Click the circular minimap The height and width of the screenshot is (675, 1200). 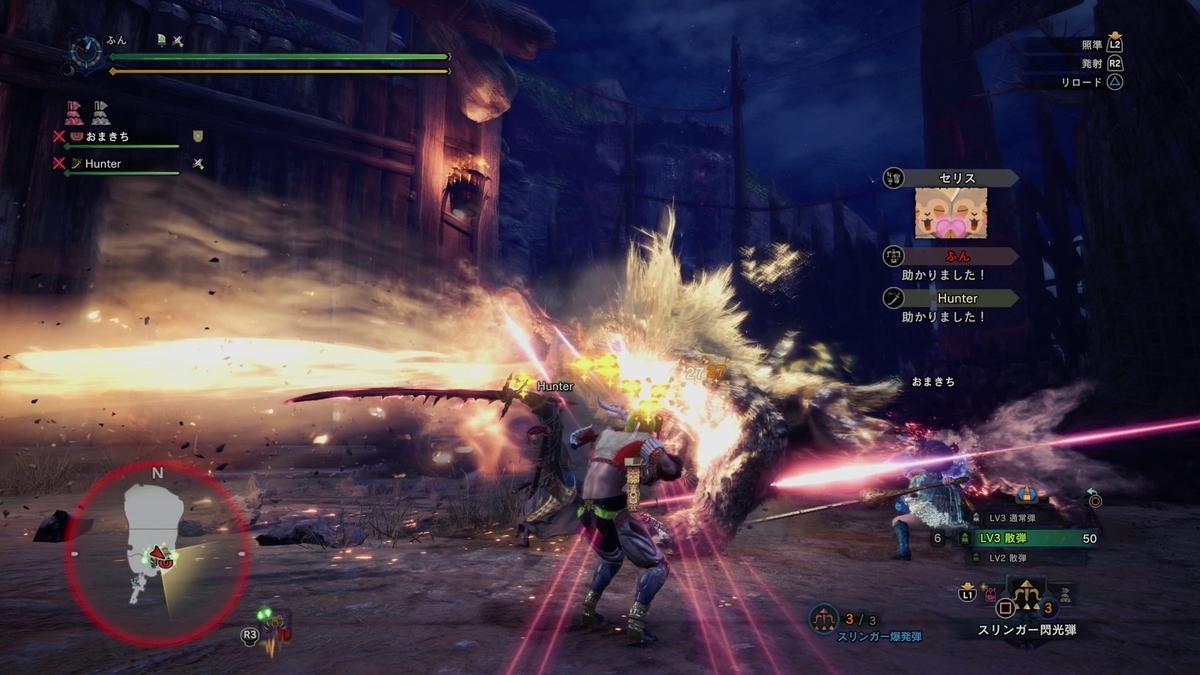157,548
